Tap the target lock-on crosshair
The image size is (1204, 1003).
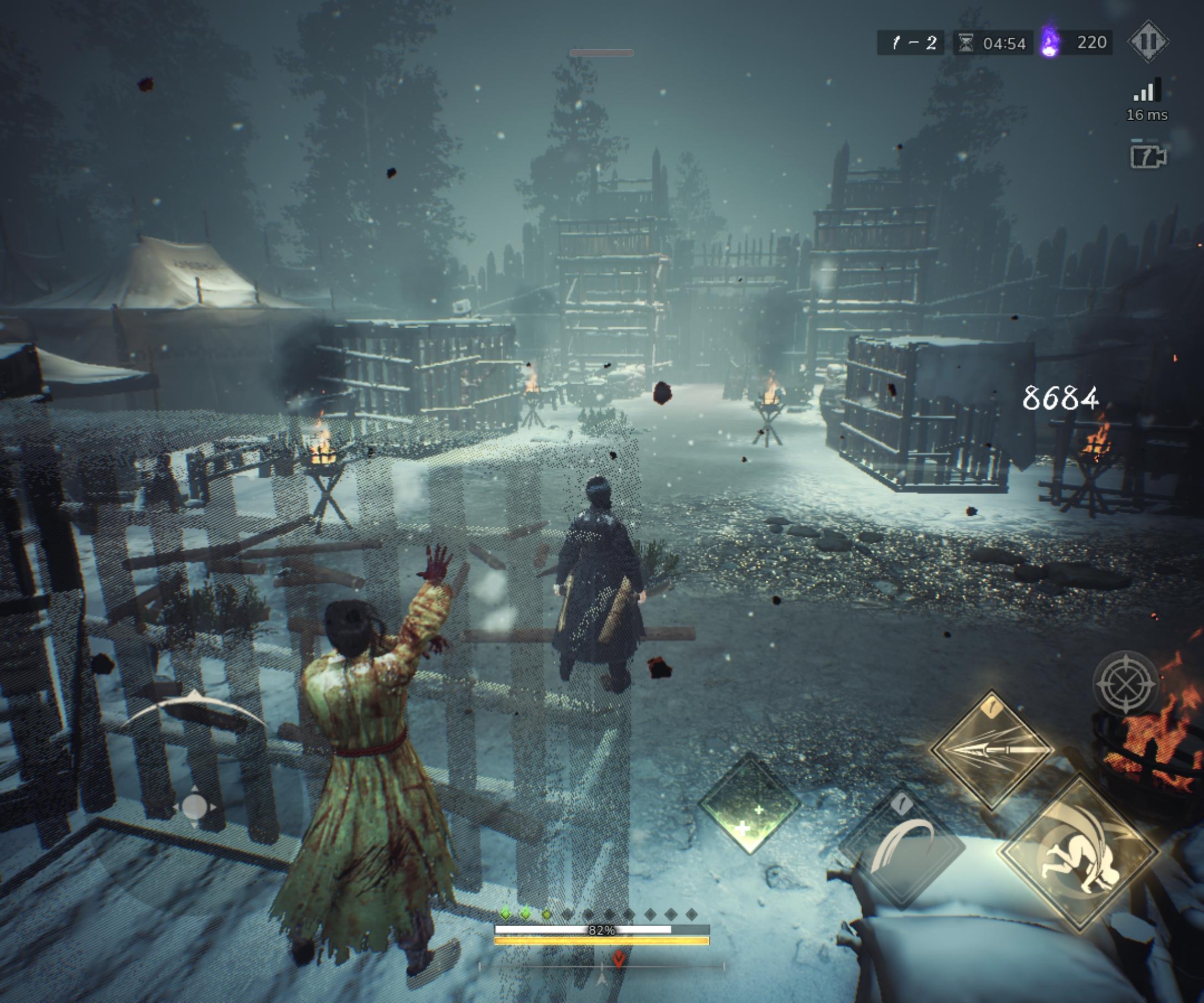(x=1125, y=684)
